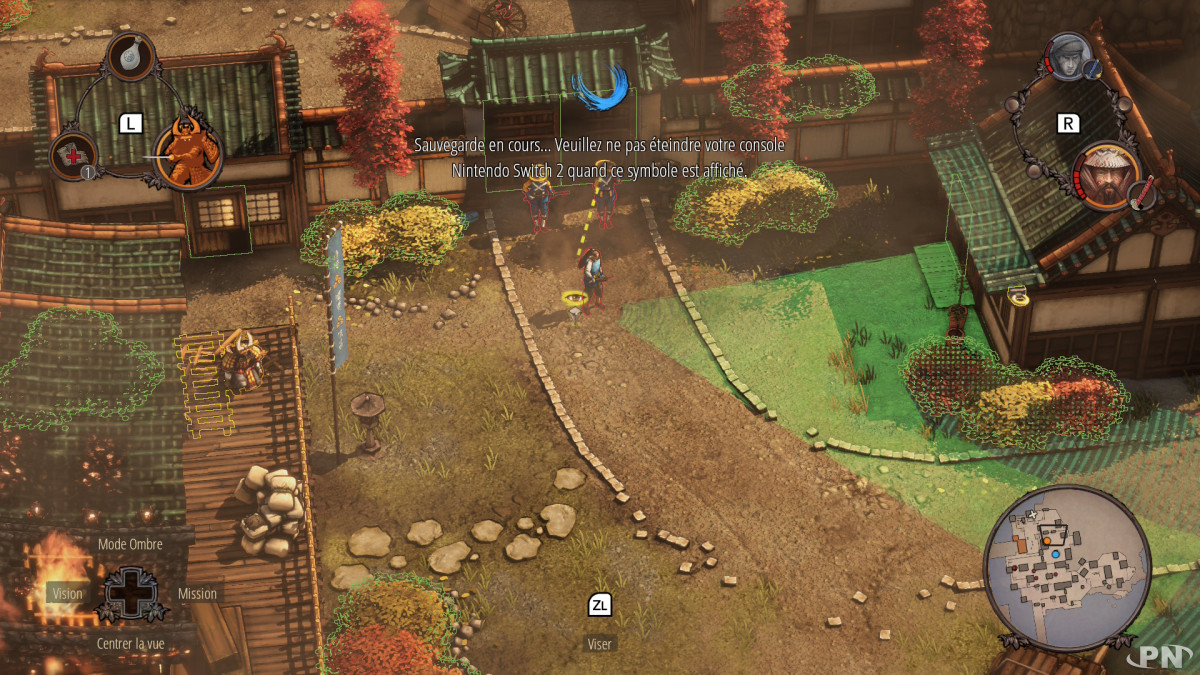This screenshot has height=675, width=1200.
Task: Select the sake bottle ability
Action: pyautogui.click(x=130, y=57)
